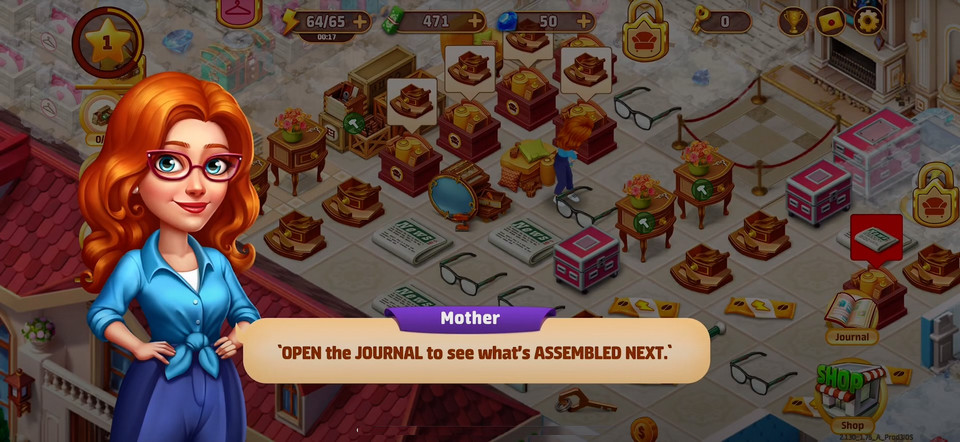Open the Journal book
960x442 pixels.
[x=851, y=312]
